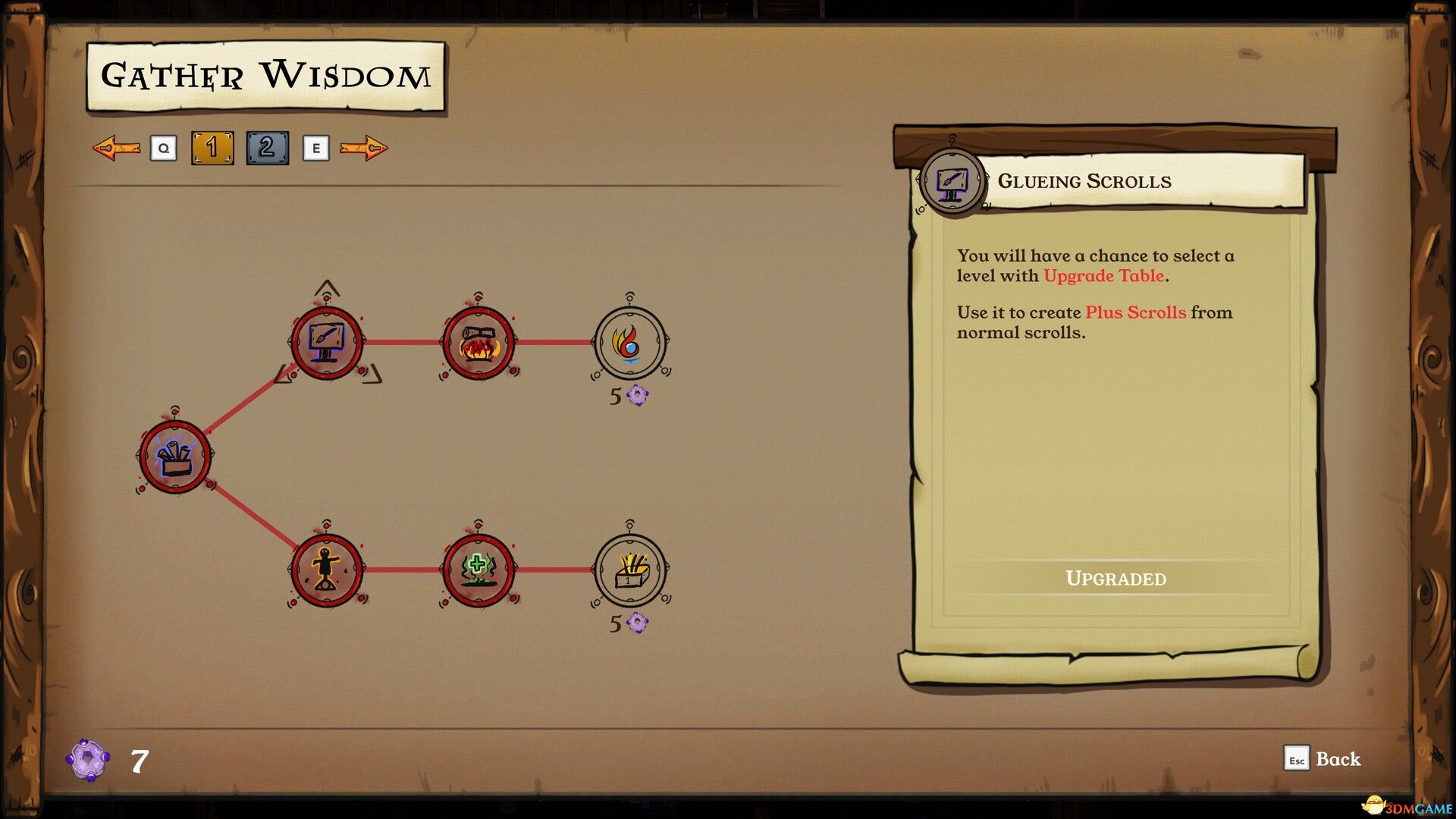This screenshot has width=1456, height=819.
Task: Select the voodoo doll skill node
Action: coord(328,571)
